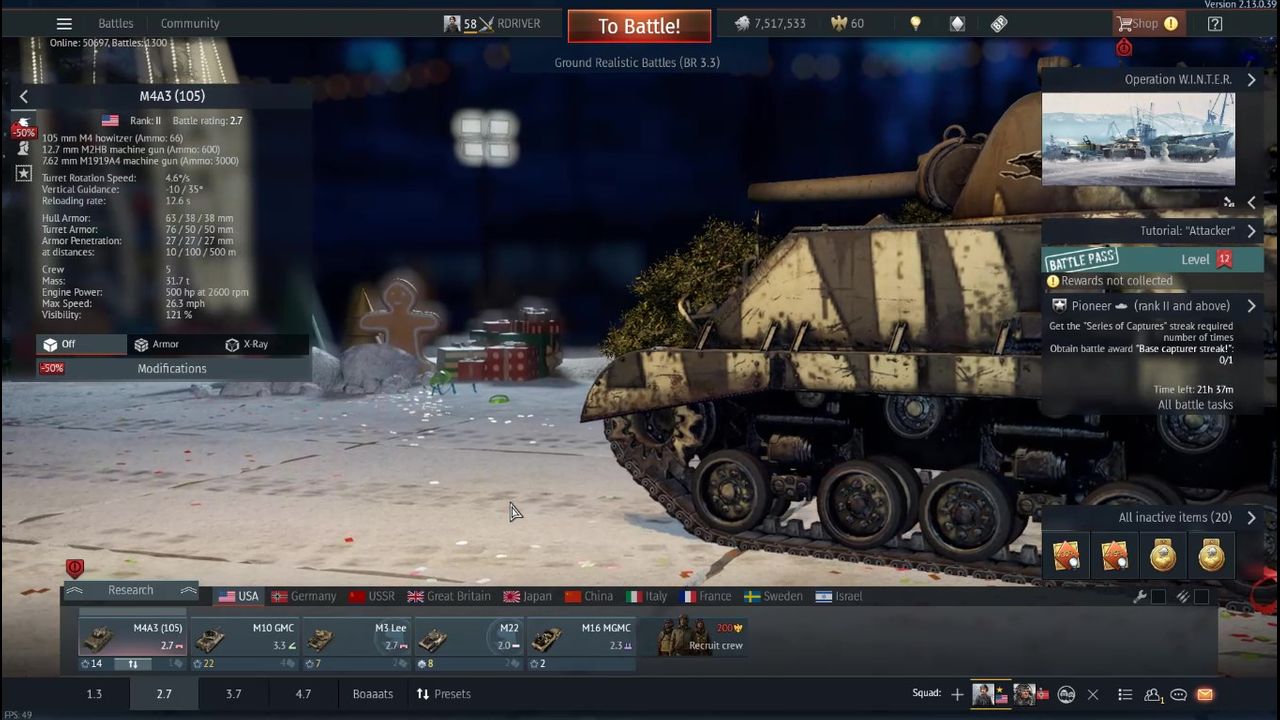Open the Battles menu
Image resolution: width=1280 pixels, height=720 pixels.
[116, 23]
